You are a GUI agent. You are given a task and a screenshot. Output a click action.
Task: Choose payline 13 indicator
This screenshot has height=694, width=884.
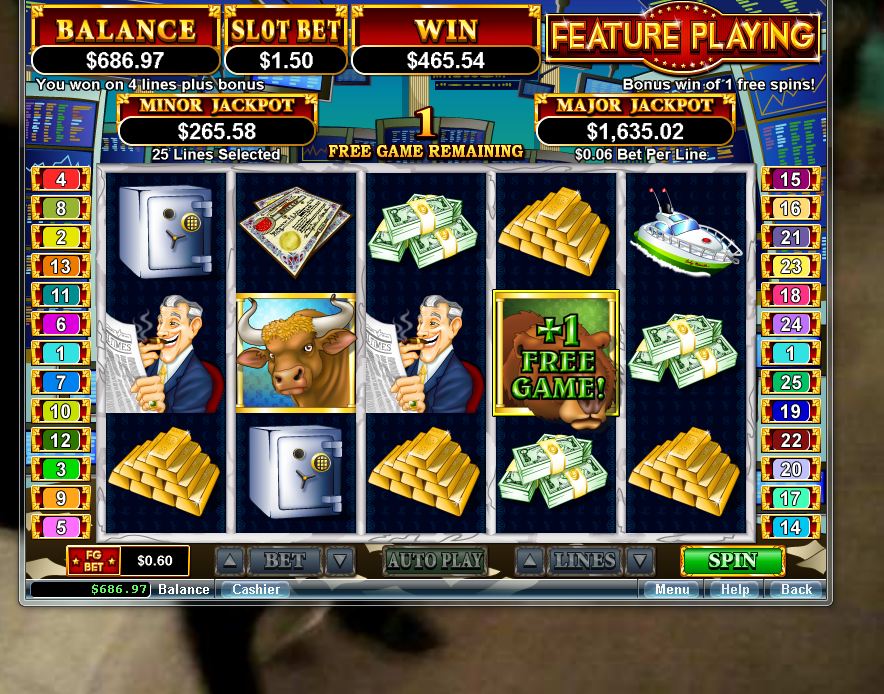[61, 266]
